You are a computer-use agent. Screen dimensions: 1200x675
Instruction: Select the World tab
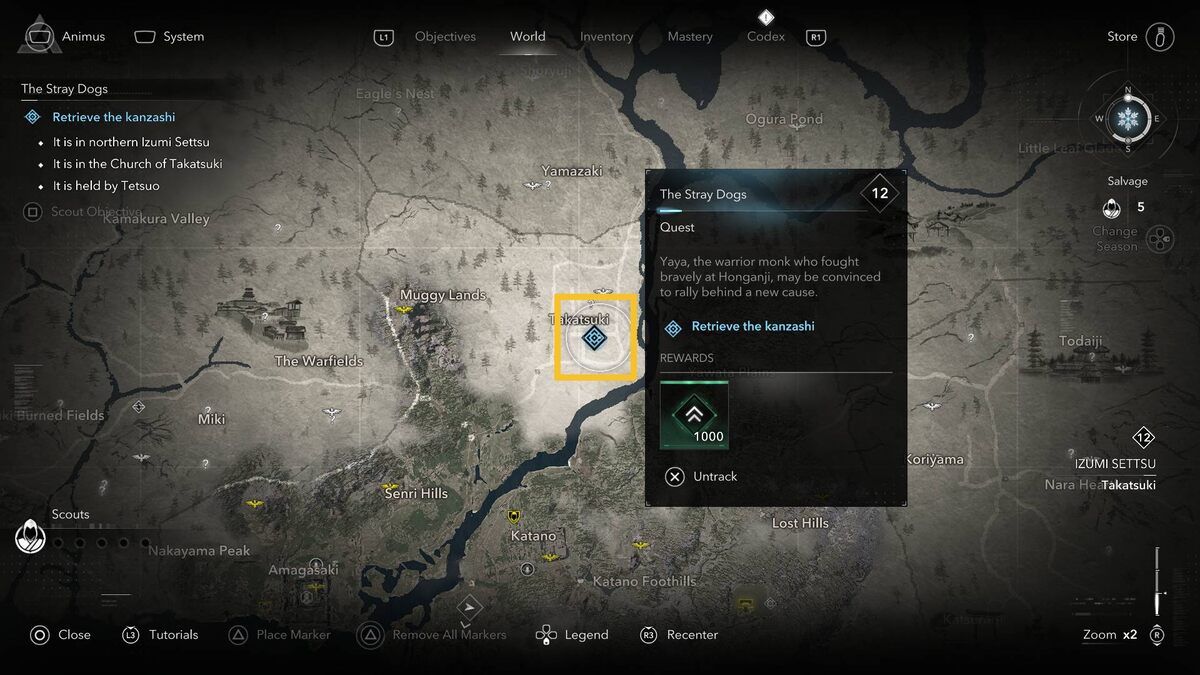(527, 37)
